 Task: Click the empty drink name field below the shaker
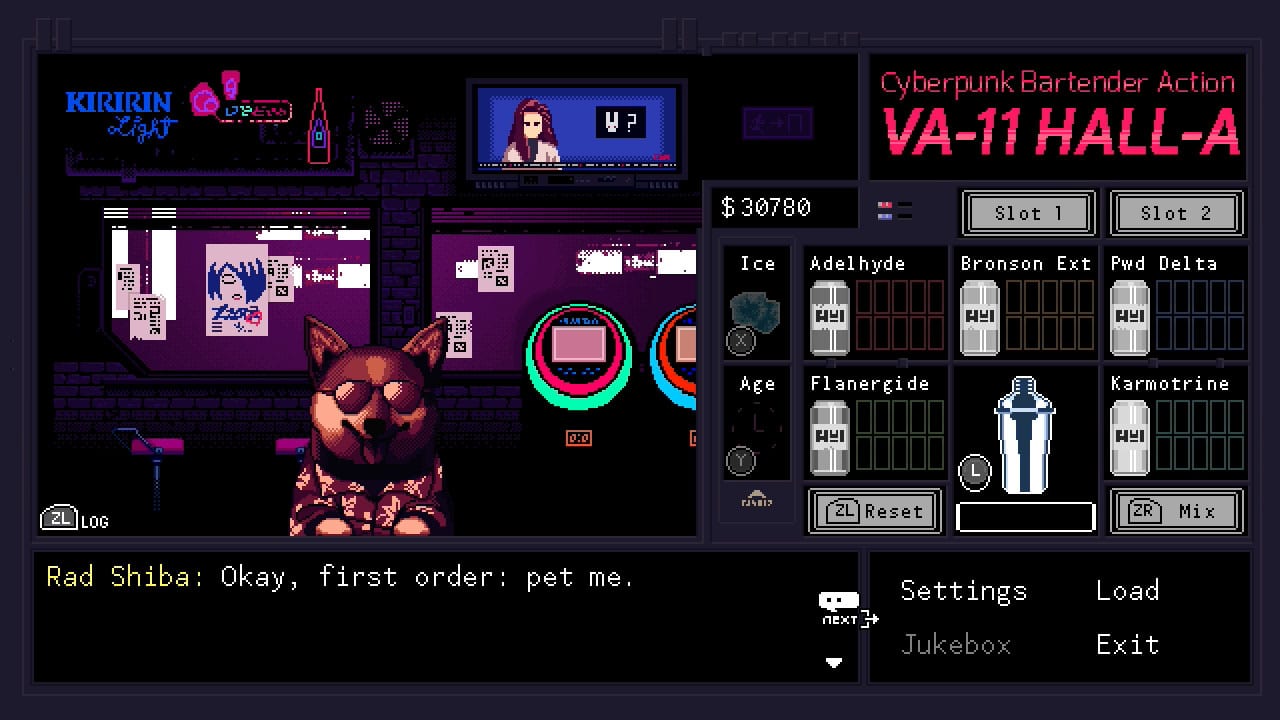tap(1025, 515)
